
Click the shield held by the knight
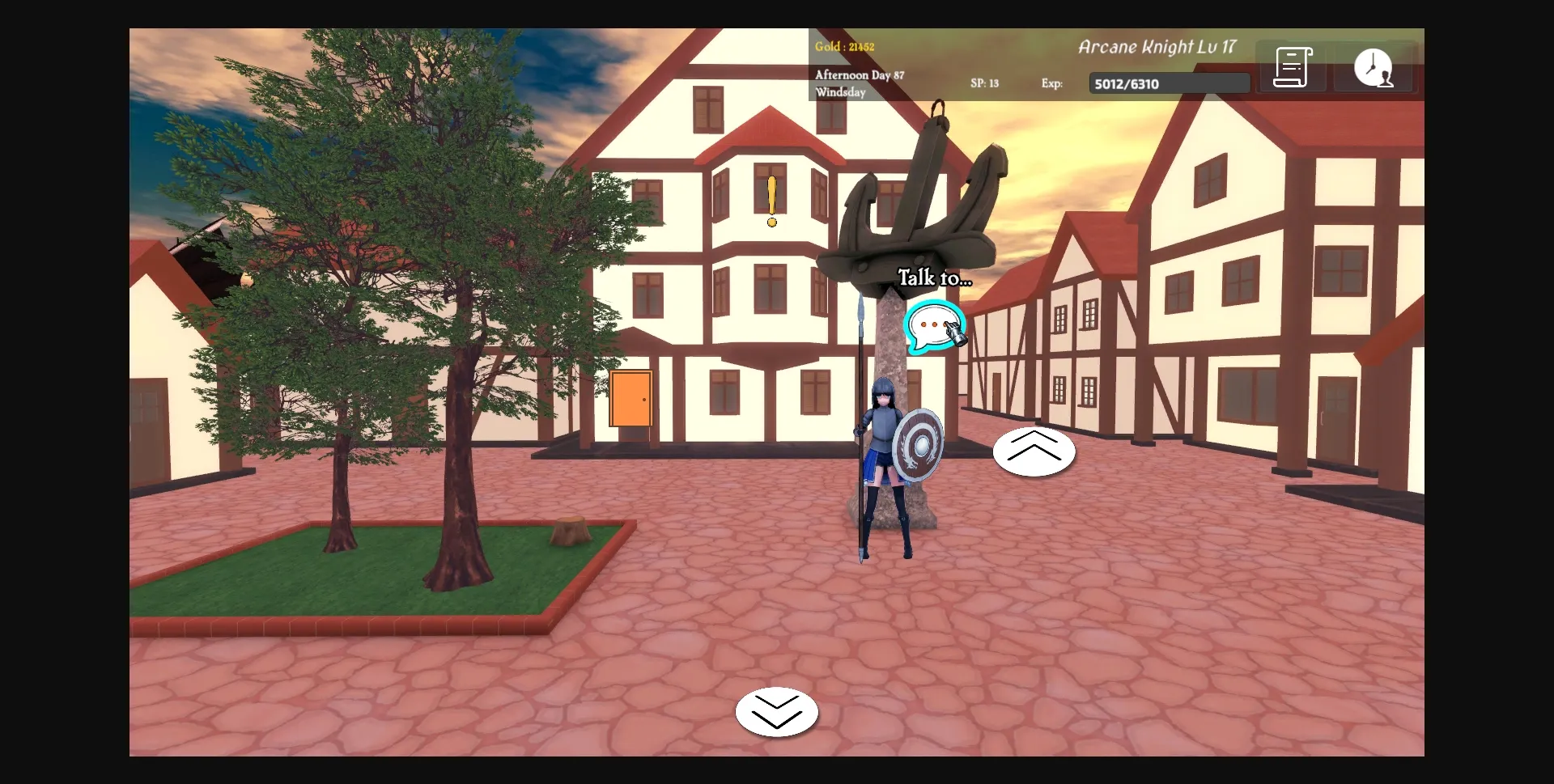pyautogui.click(x=919, y=443)
